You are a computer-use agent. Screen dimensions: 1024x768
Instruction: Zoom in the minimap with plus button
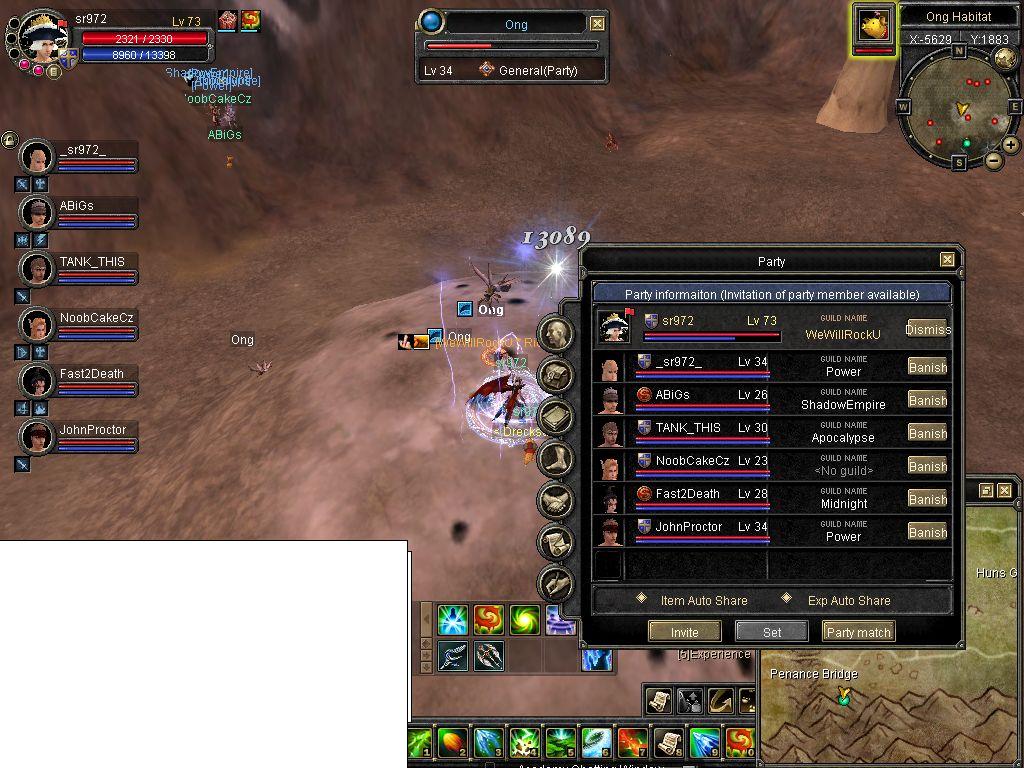pyautogui.click(x=1011, y=145)
